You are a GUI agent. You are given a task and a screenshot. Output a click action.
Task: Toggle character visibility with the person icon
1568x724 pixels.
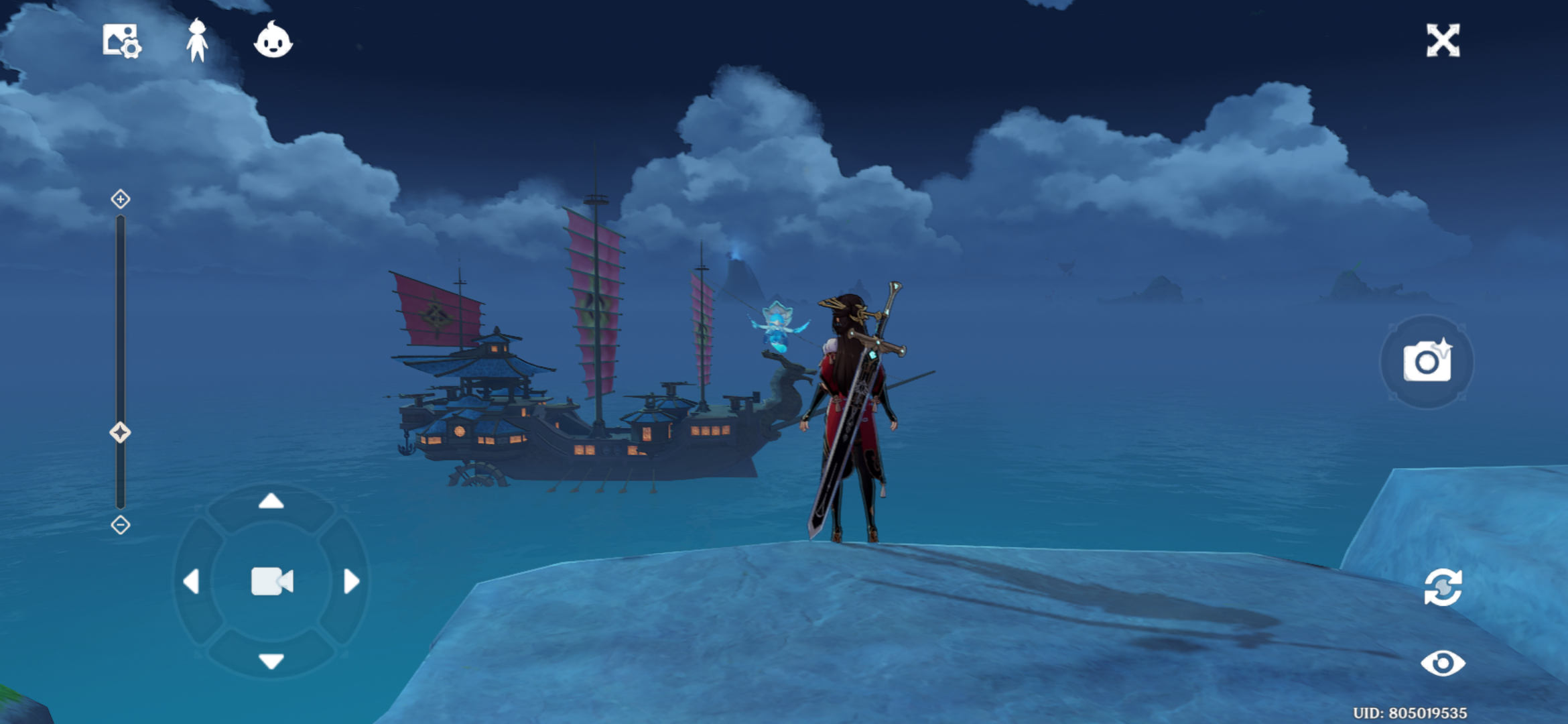point(196,42)
